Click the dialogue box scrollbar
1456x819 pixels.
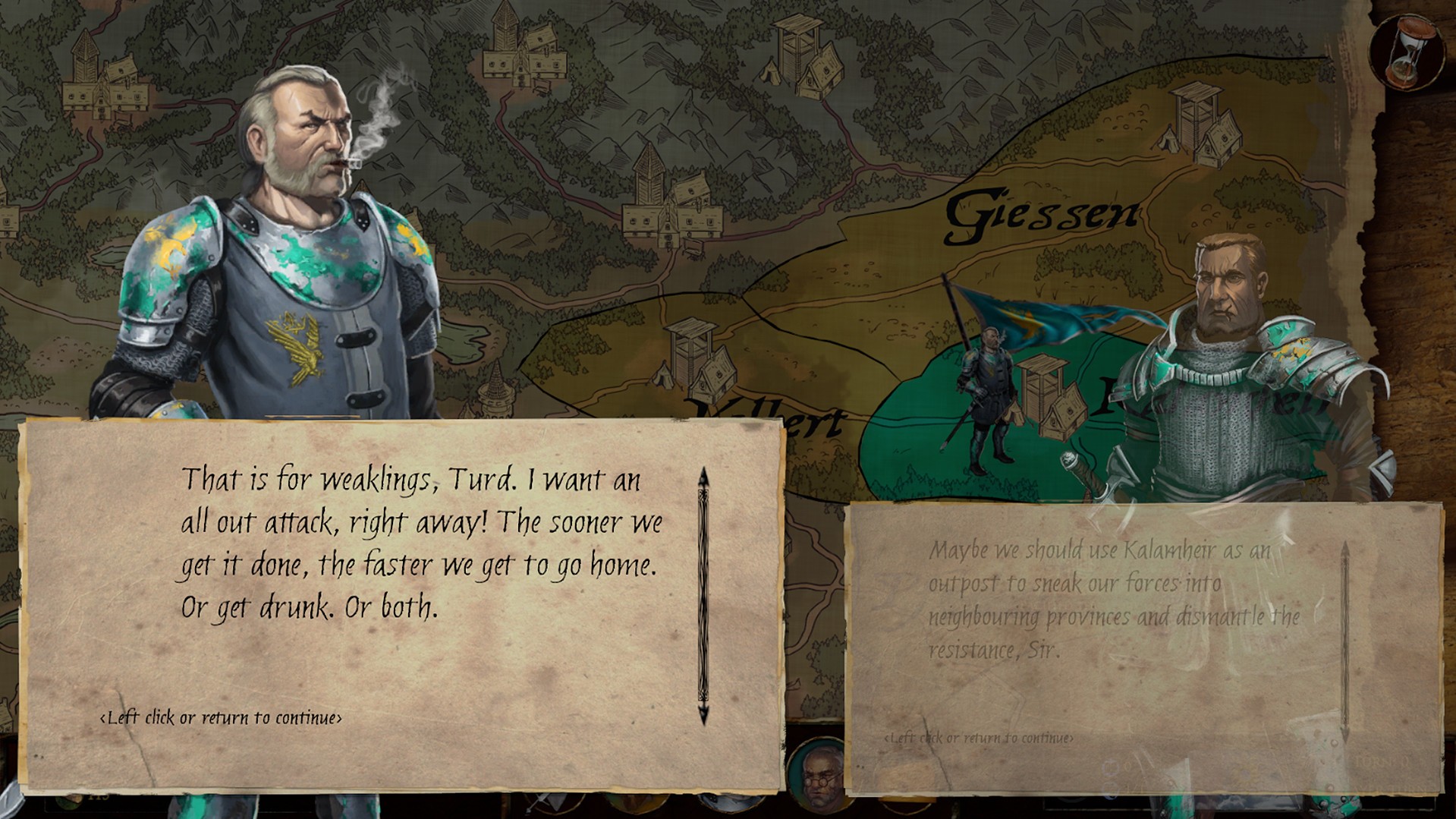click(x=703, y=595)
